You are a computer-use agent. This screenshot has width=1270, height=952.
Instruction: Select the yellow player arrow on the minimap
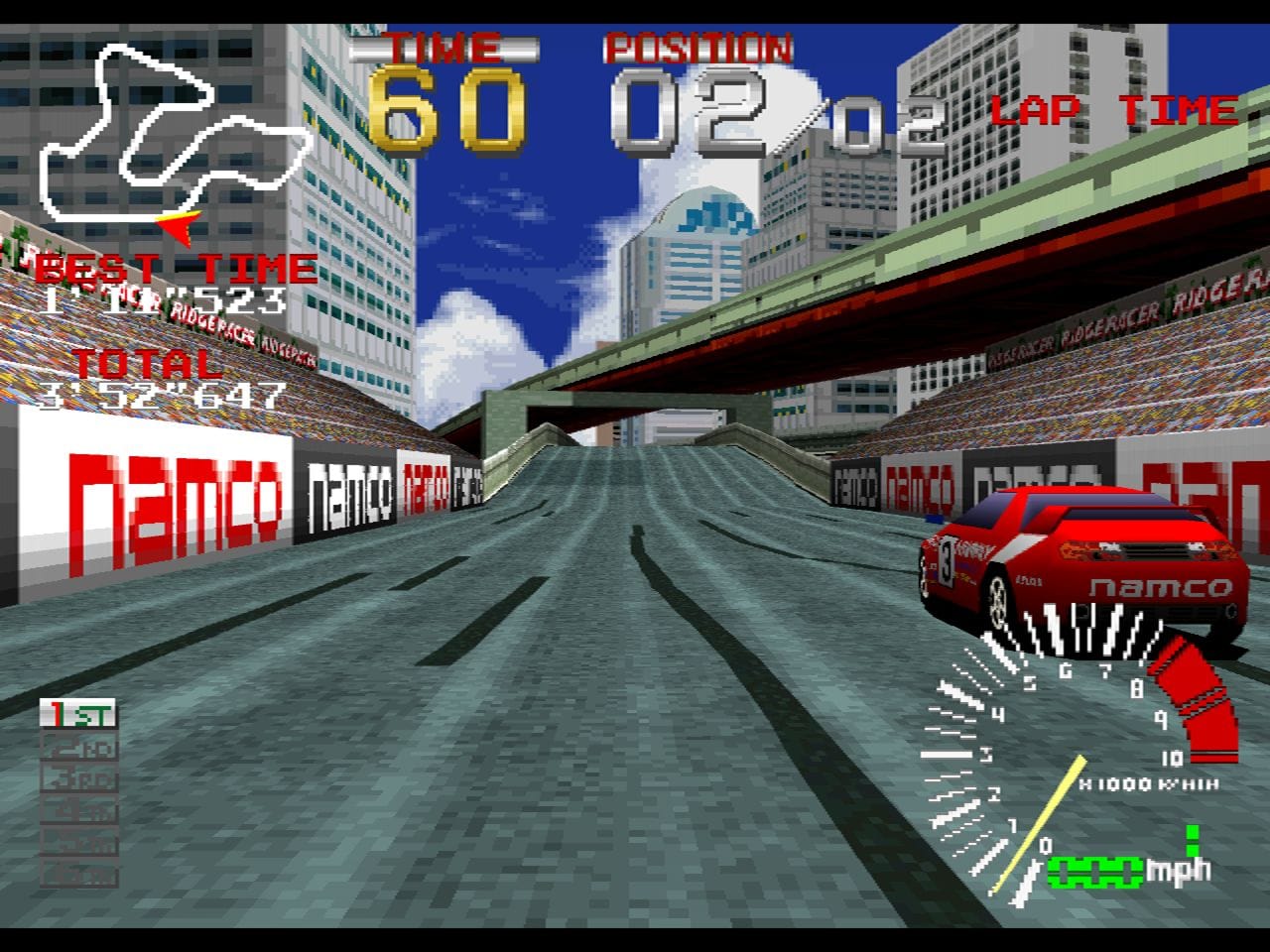point(179,228)
